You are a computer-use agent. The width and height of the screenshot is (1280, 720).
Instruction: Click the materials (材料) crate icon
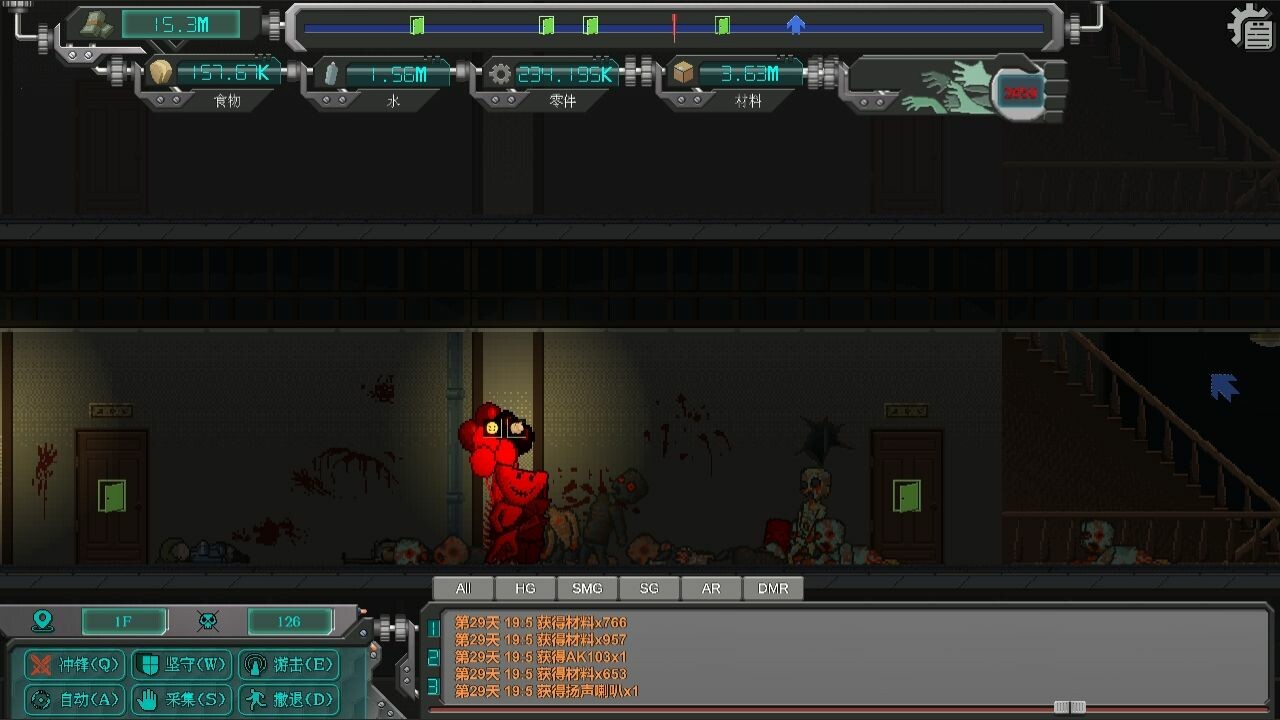681,72
